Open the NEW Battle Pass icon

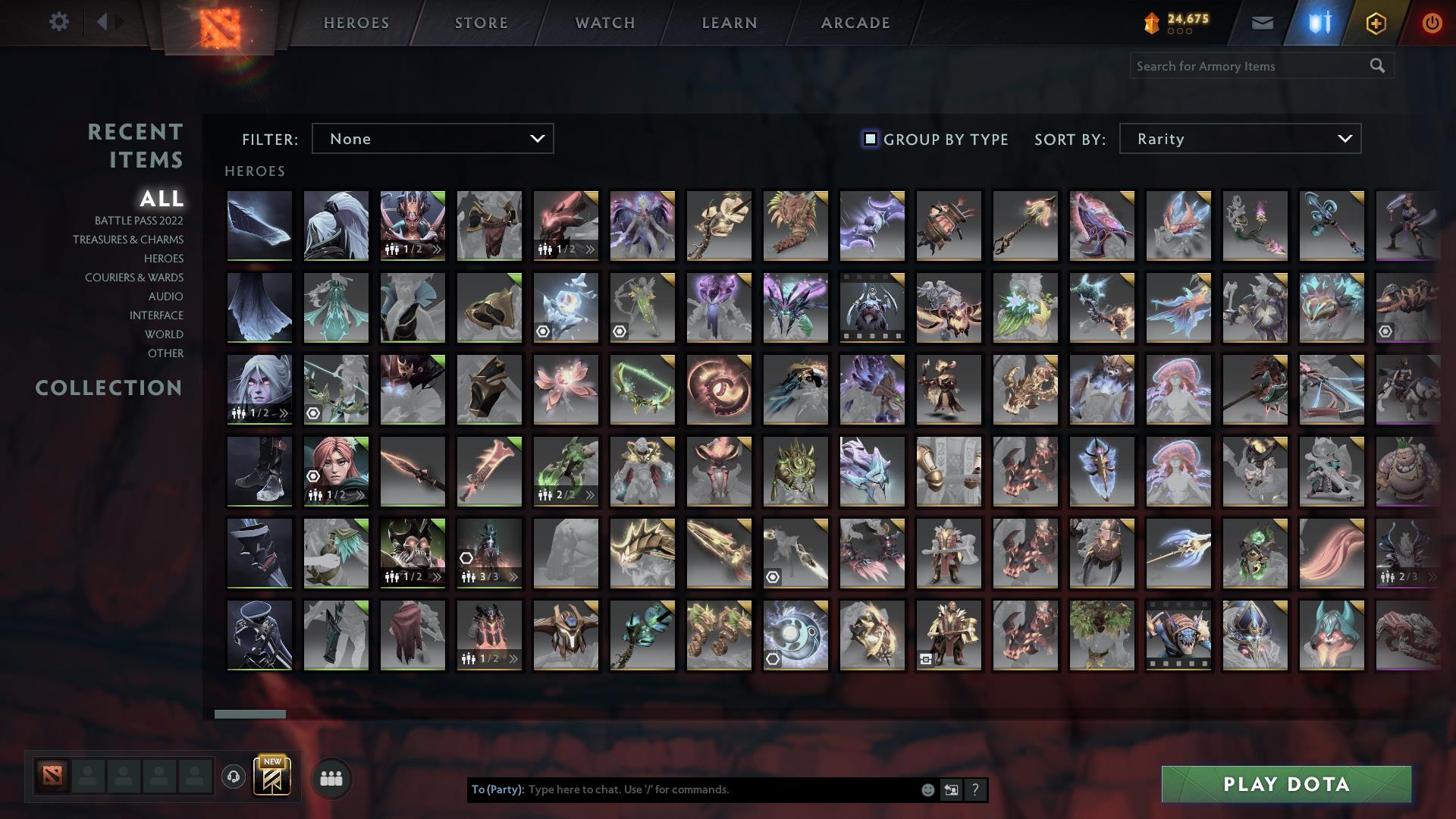(273, 777)
